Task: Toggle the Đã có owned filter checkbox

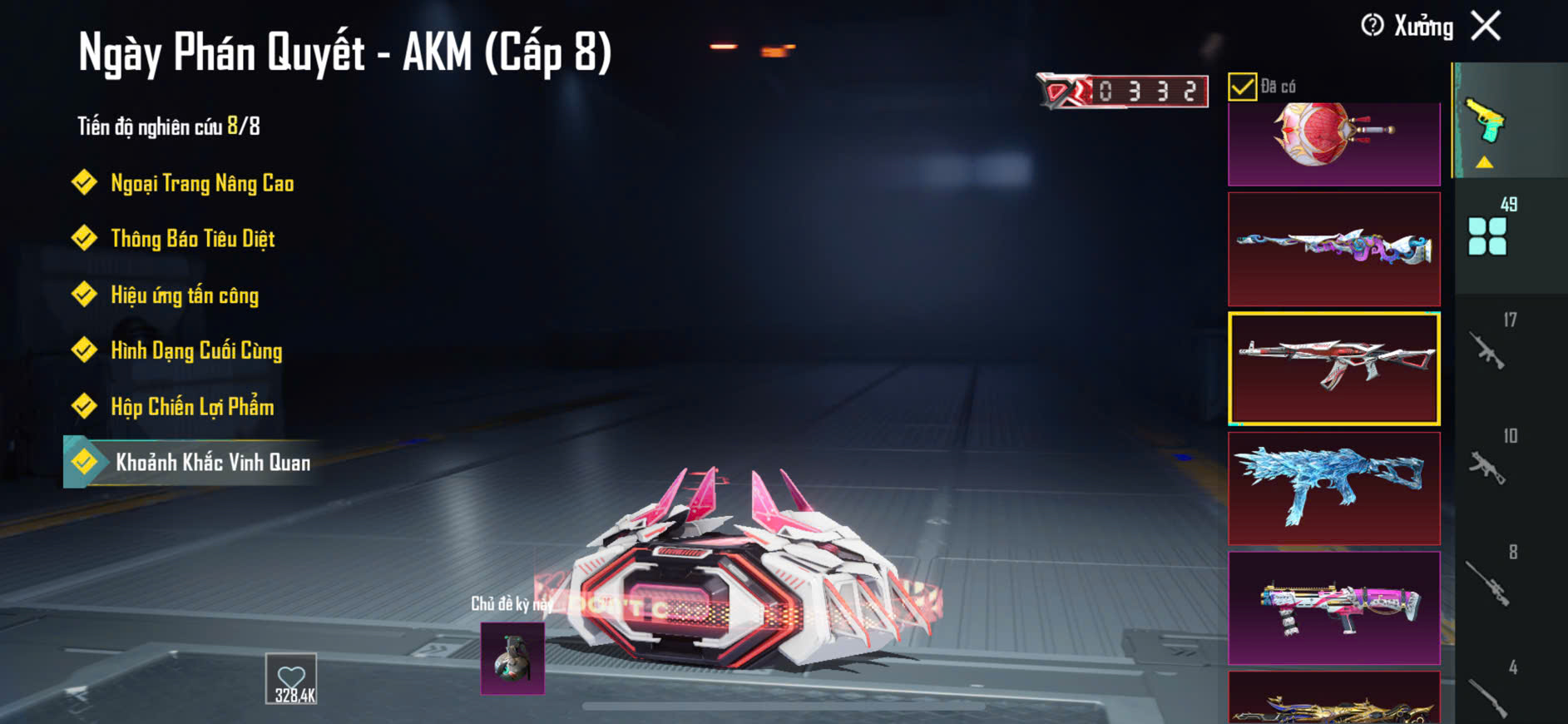Action: (1242, 87)
